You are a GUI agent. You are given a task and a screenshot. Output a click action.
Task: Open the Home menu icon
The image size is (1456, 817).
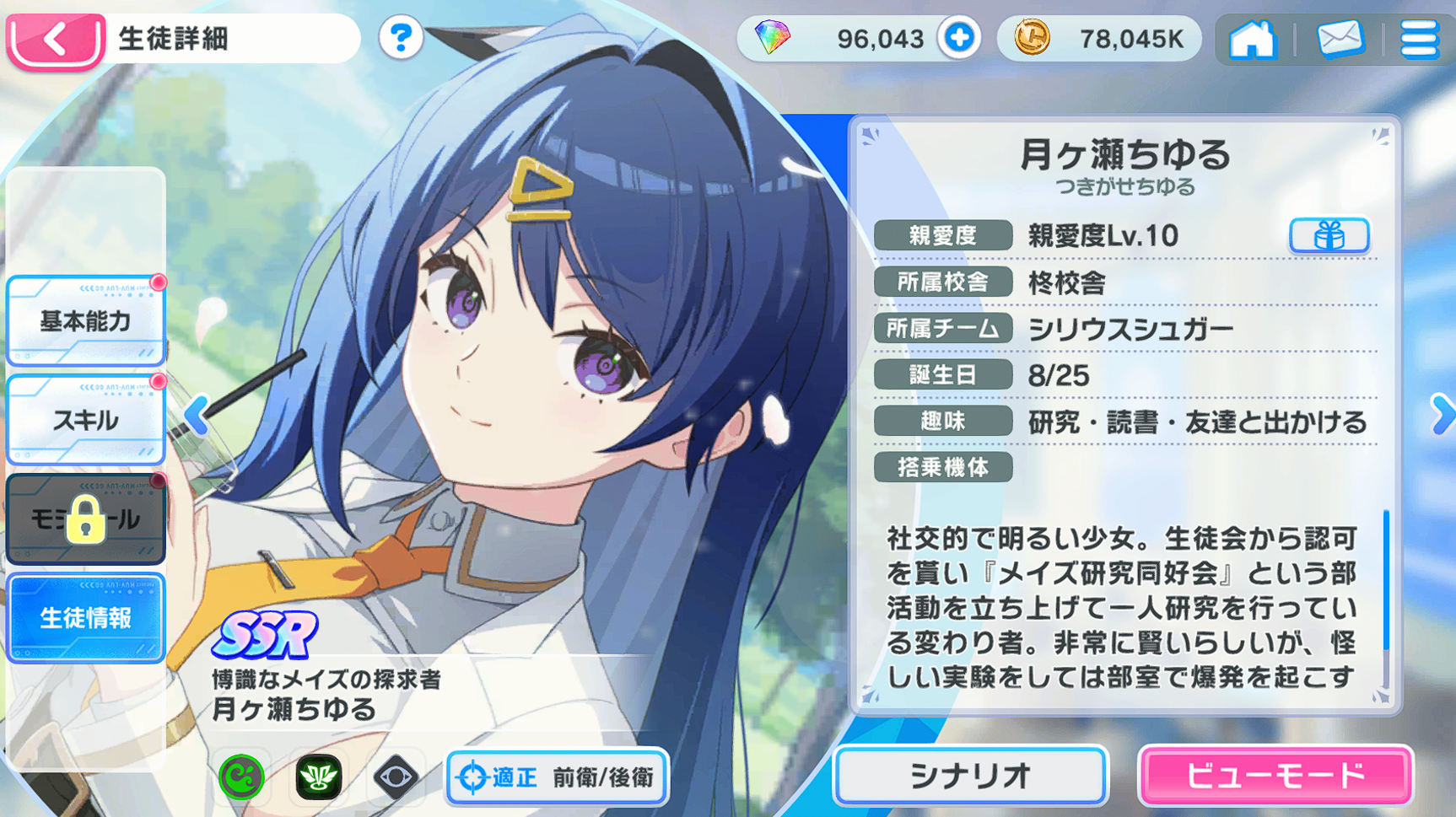[1254, 39]
